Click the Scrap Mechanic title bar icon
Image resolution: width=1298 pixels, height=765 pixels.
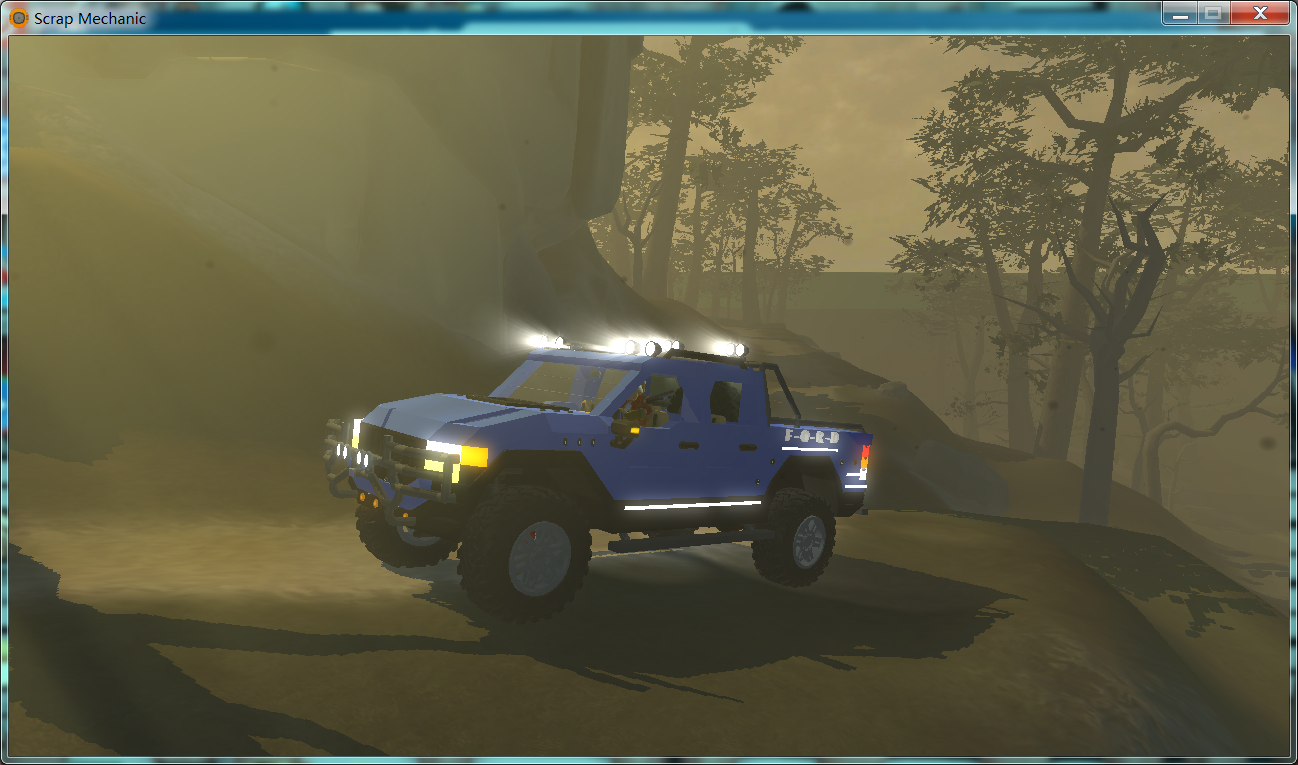pos(17,16)
